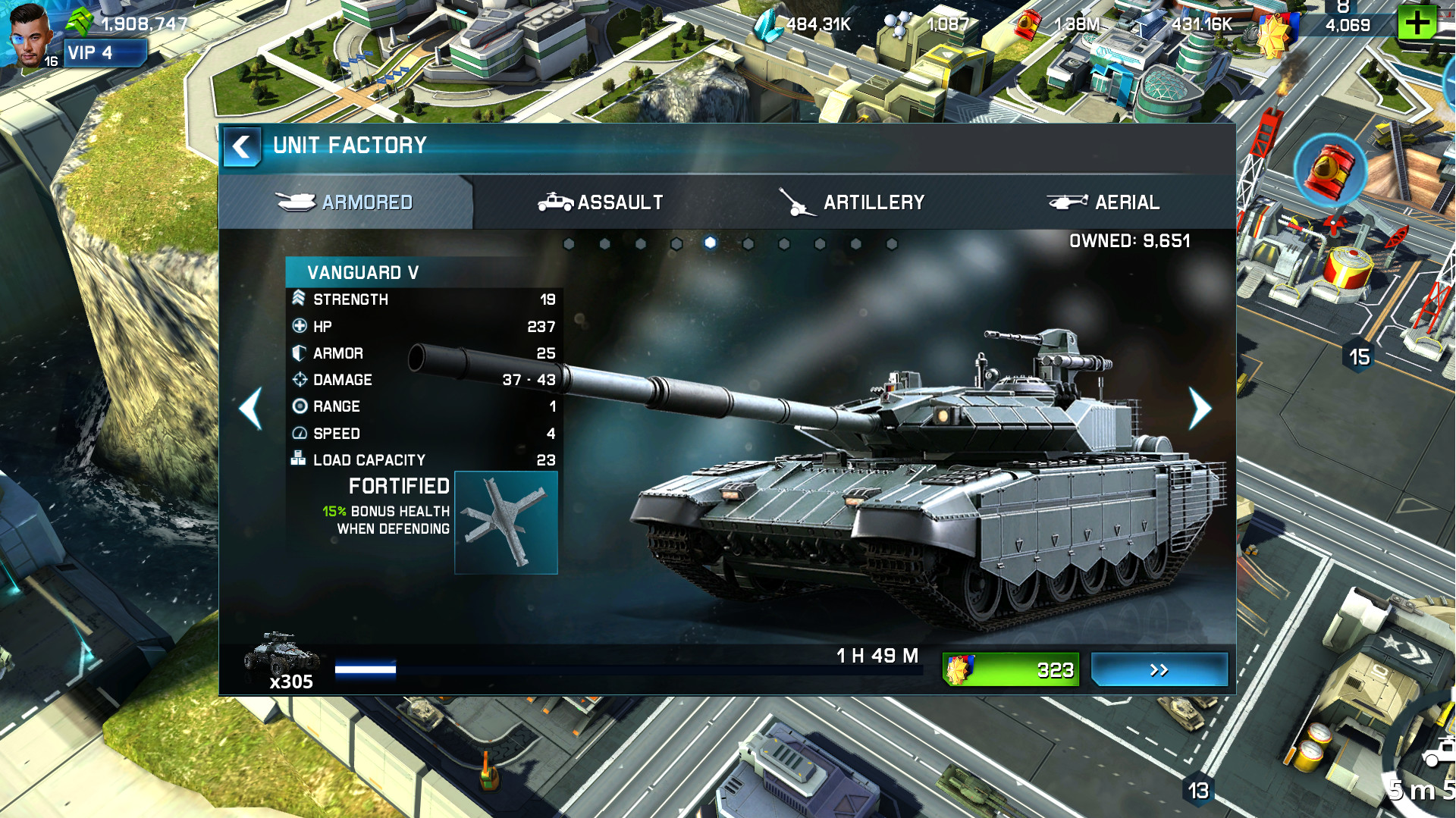Screen dimensions: 1456x818
Task: Select the Load Capacity icon
Action: (x=298, y=459)
